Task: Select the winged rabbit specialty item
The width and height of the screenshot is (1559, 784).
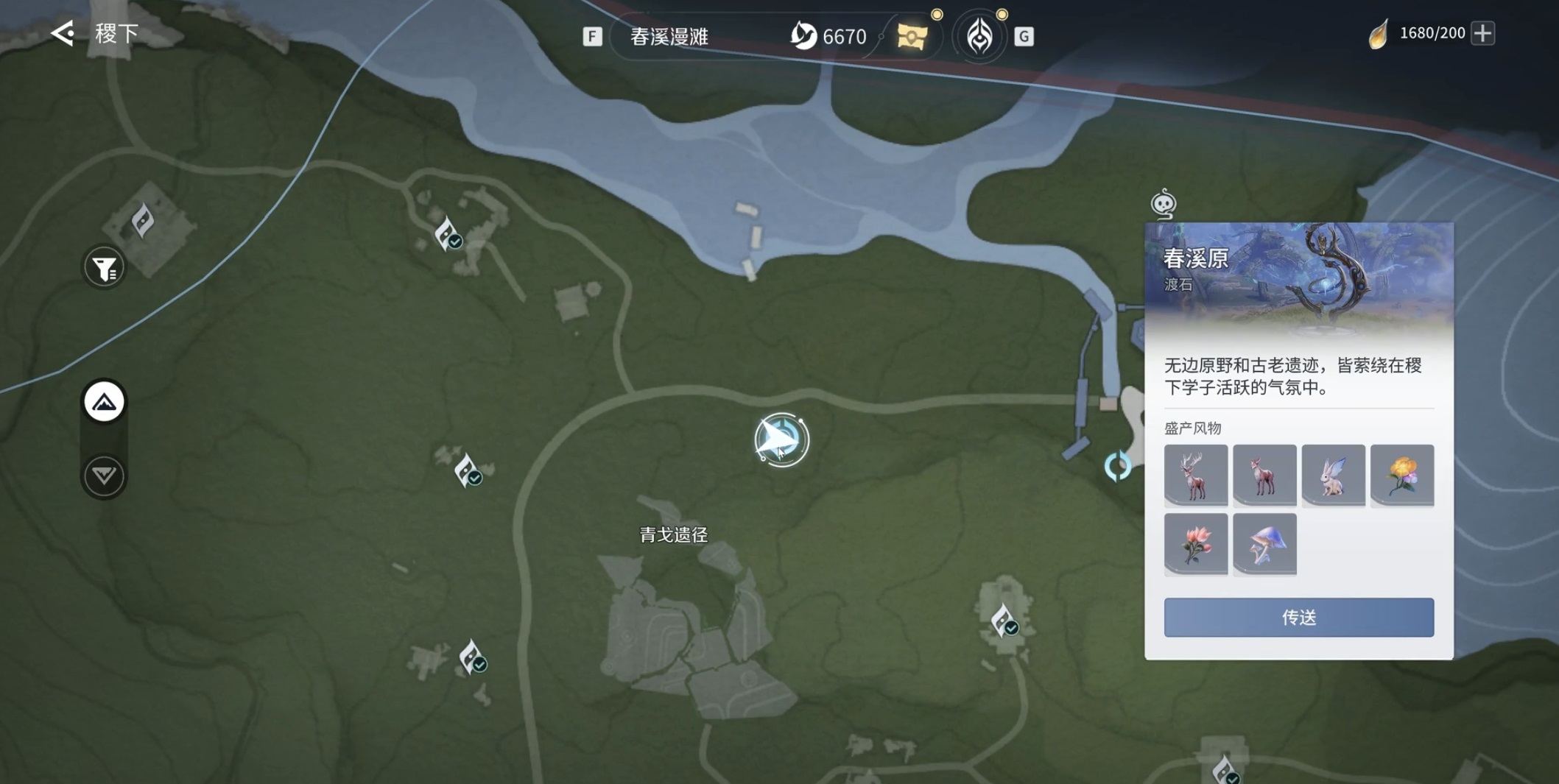Action: click(1333, 475)
